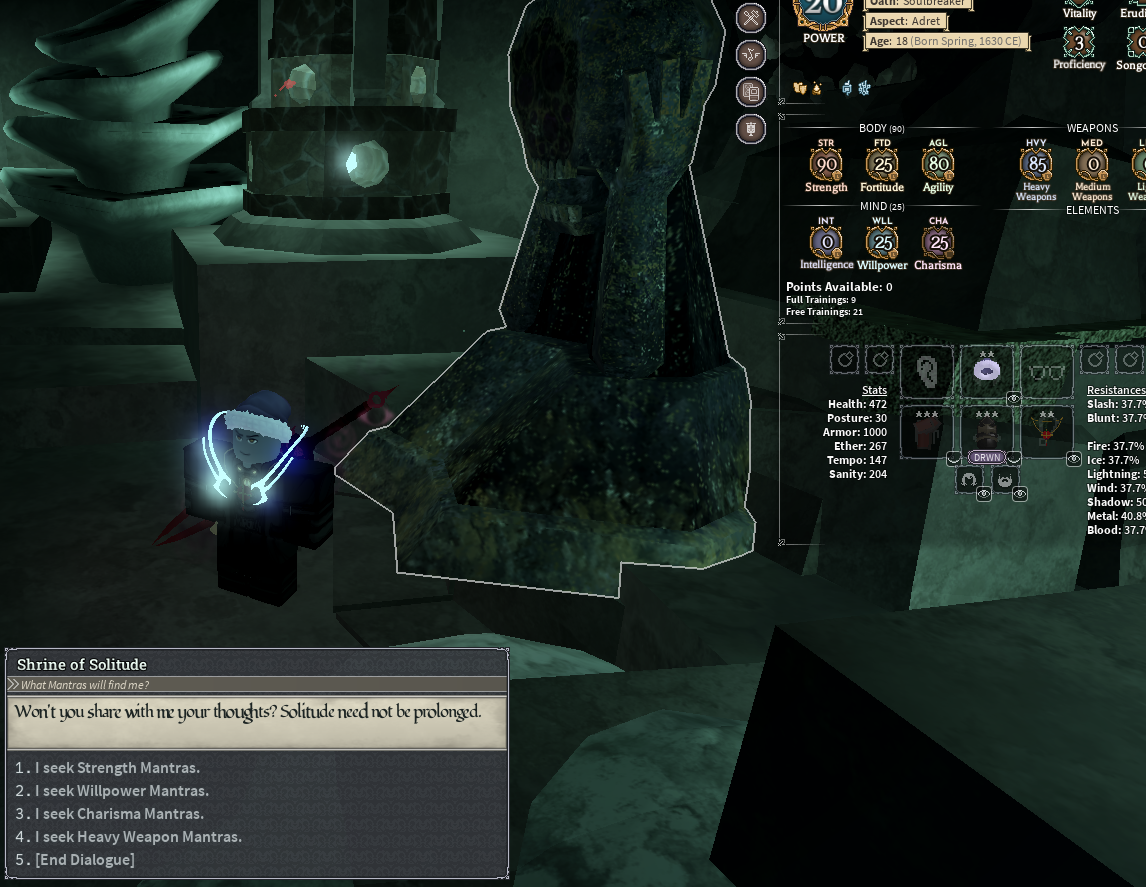This screenshot has height=887, width=1146.
Task: Select the Charisma attribute medallion
Action: [x=938, y=243]
